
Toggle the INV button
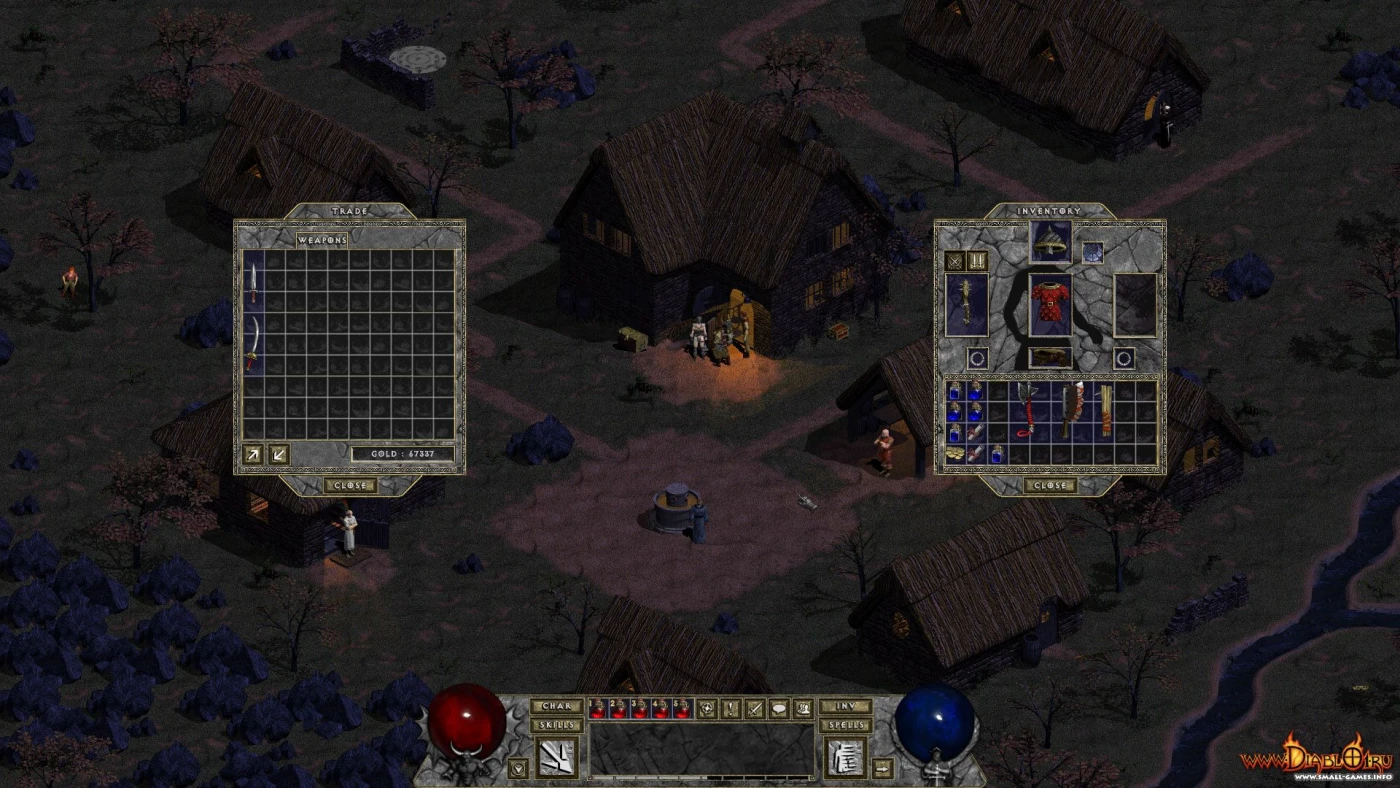(x=844, y=707)
